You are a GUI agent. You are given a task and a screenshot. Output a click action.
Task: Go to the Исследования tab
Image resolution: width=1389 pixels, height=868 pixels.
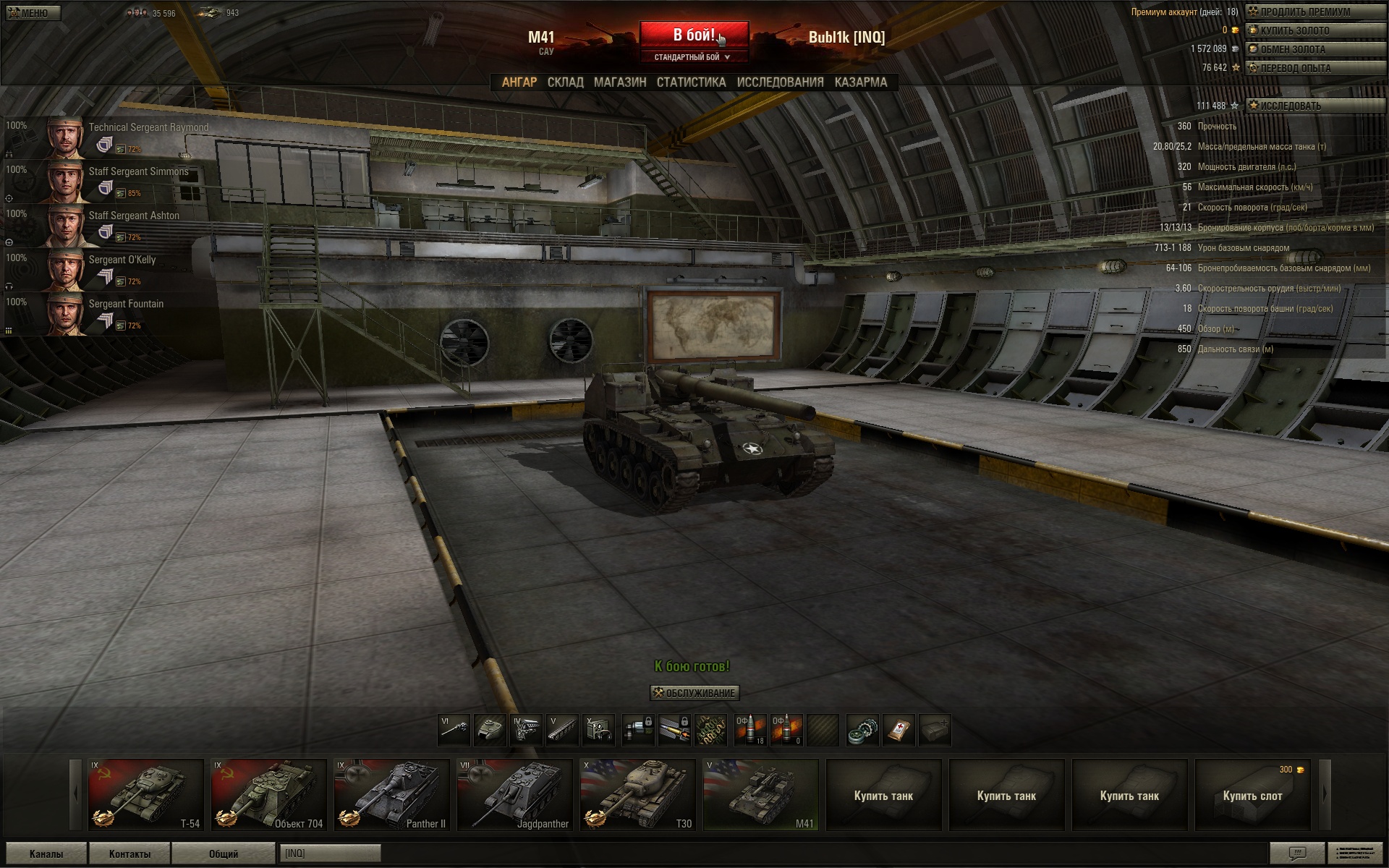pos(780,82)
